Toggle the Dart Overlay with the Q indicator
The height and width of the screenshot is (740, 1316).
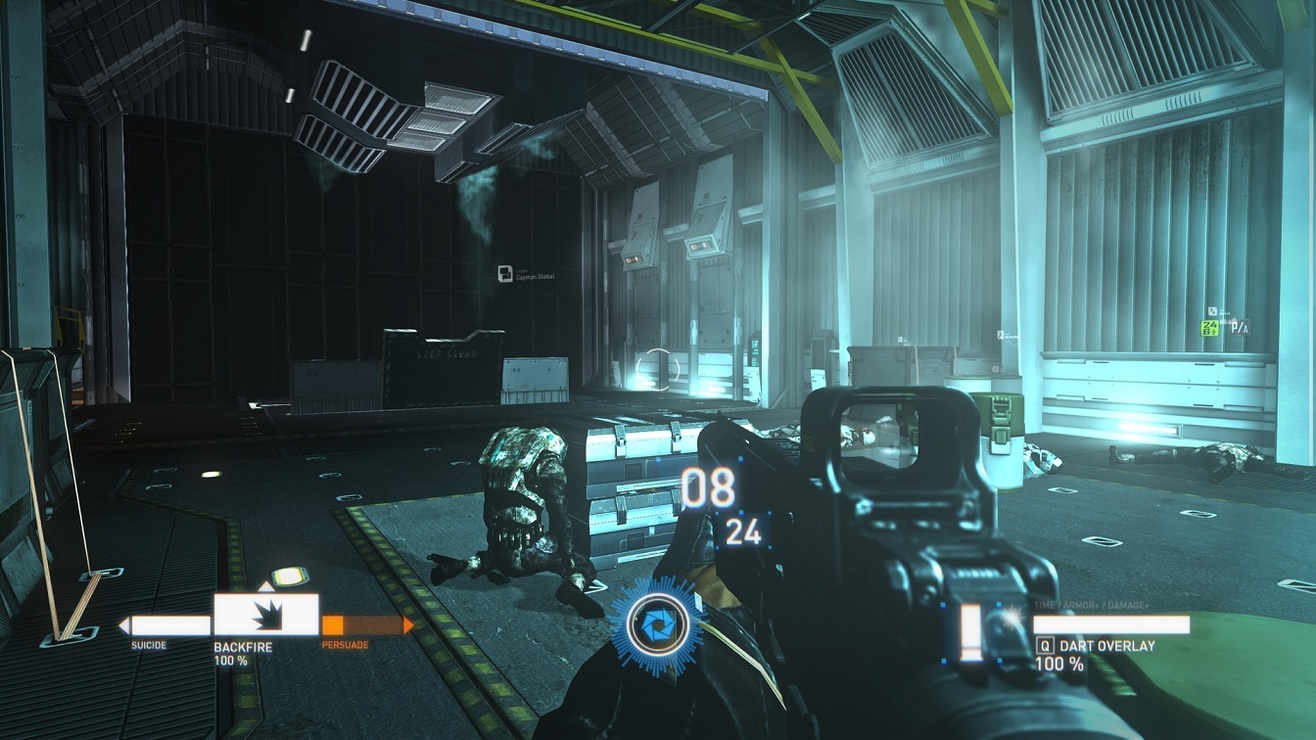pos(1046,647)
